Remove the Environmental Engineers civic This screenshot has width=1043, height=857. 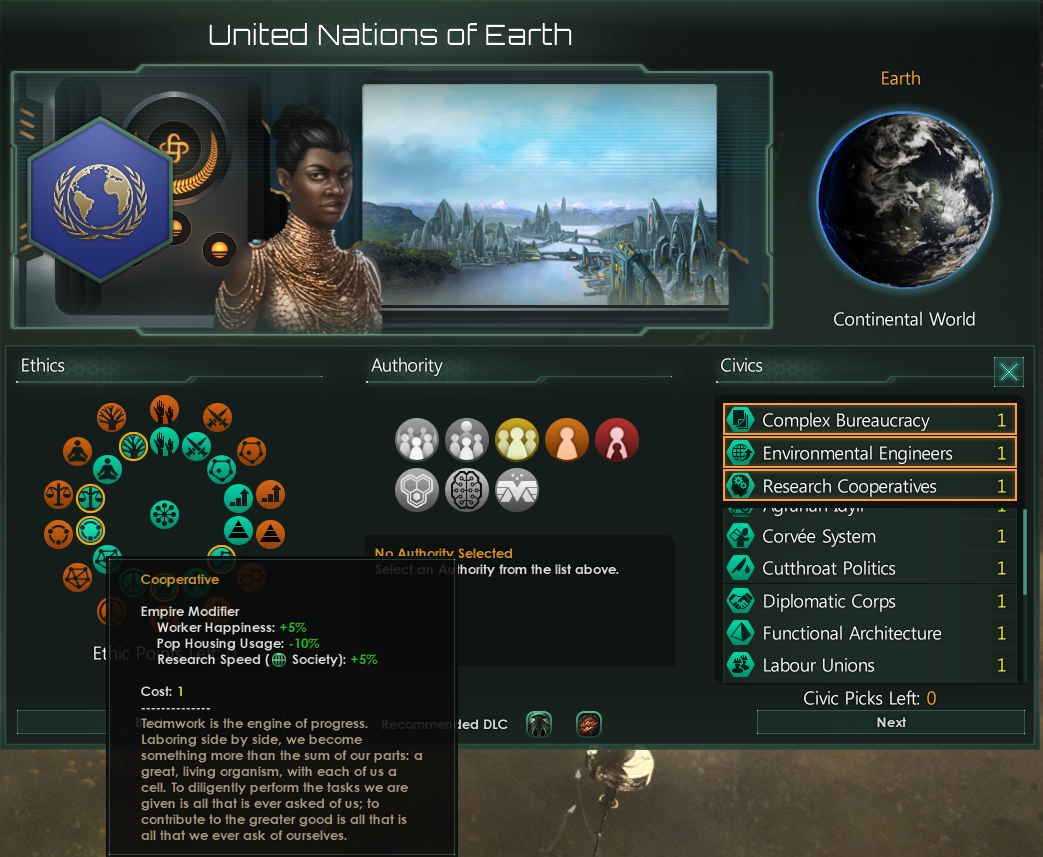point(869,453)
